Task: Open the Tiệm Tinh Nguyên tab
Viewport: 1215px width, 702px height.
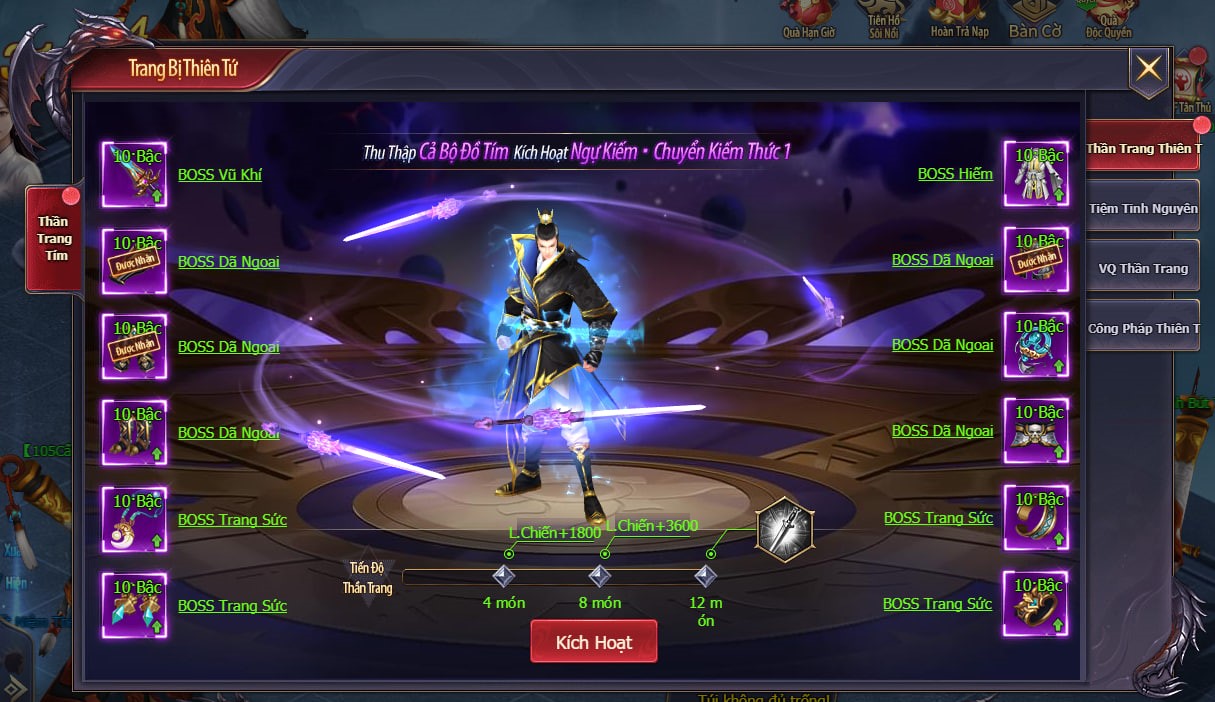Action: [1142, 208]
